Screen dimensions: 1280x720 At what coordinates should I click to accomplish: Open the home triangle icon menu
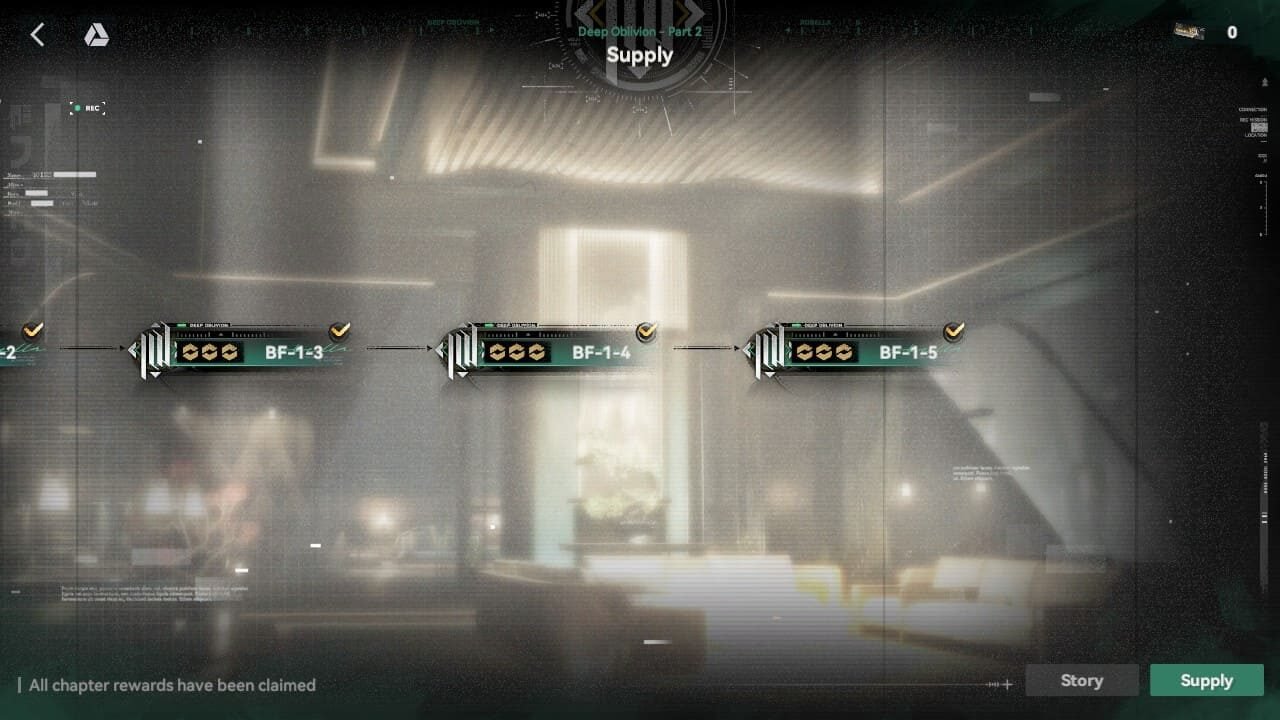tap(96, 35)
